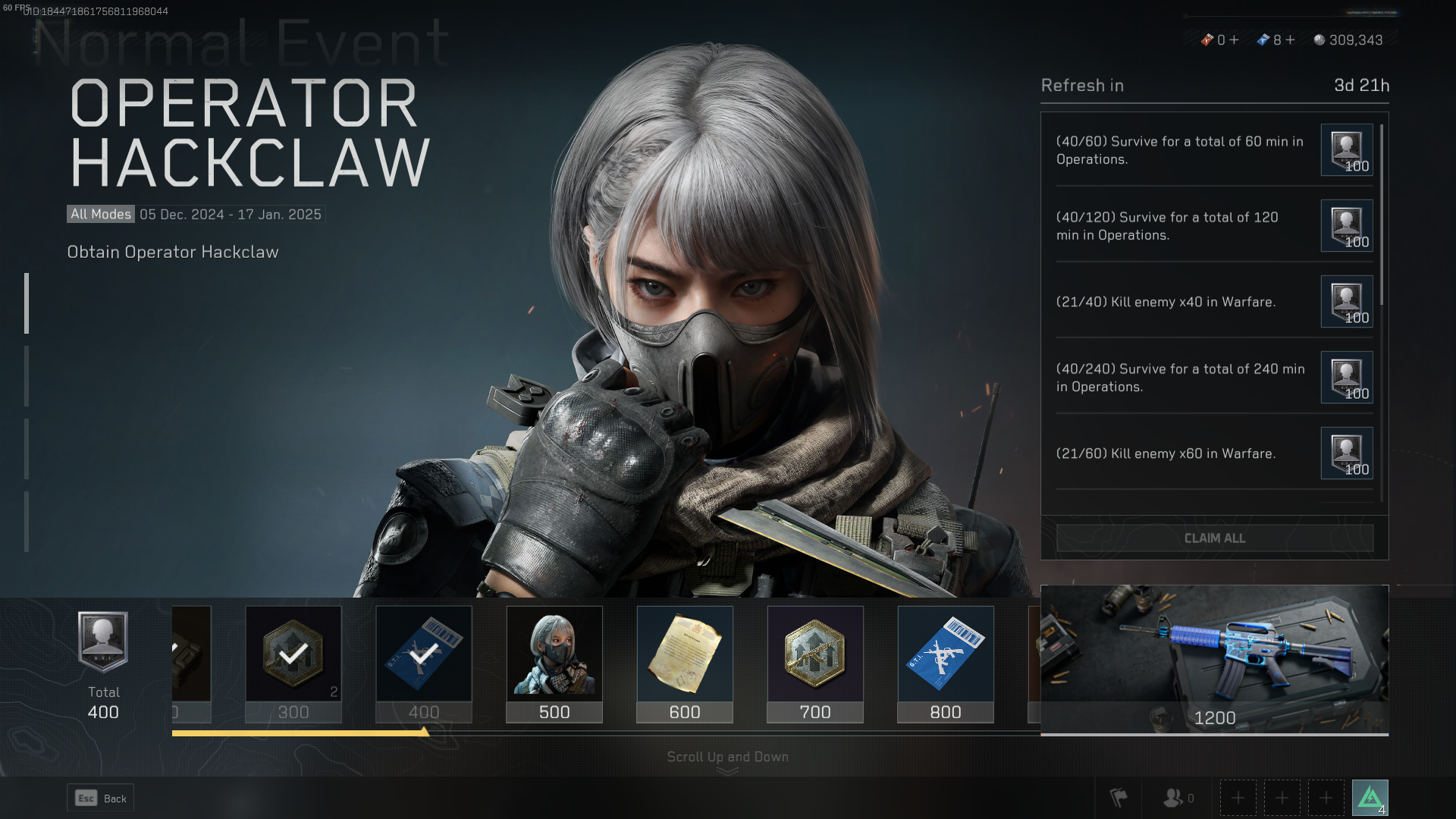Expand the second empty party slot
The width and height of the screenshot is (1456, 819).
point(1282,797)
